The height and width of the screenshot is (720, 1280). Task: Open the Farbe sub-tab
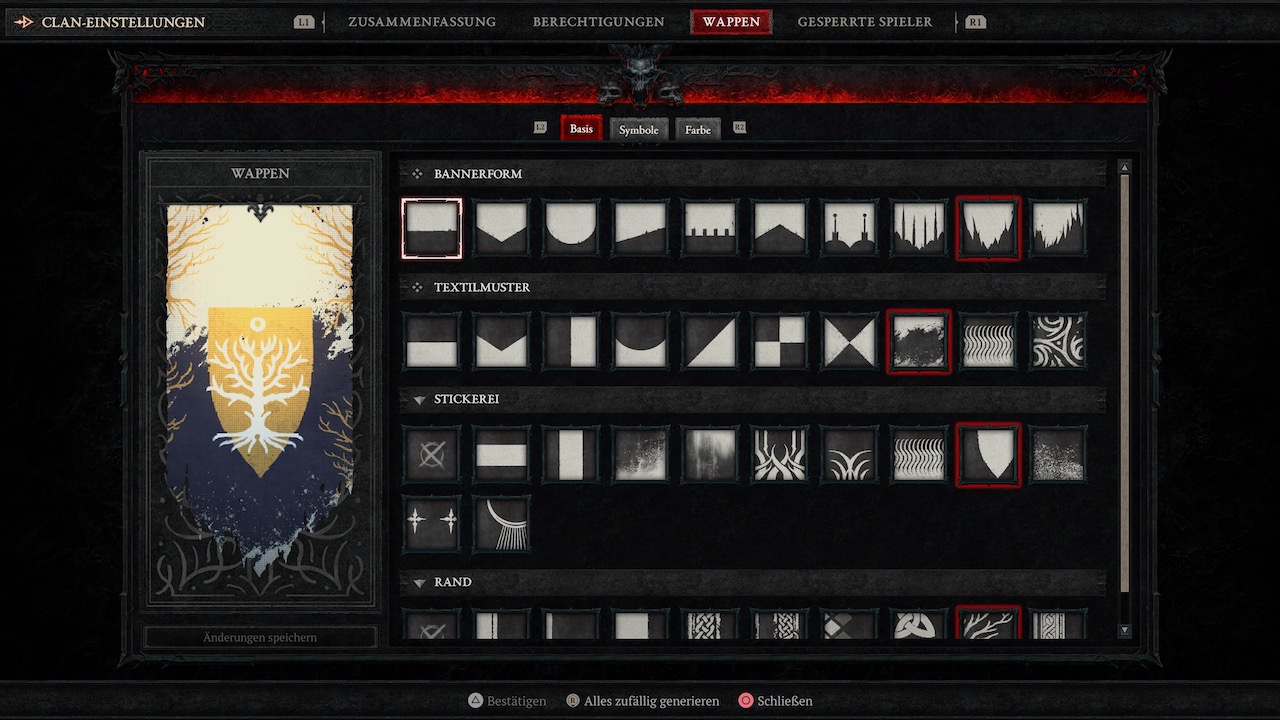click(698, 130)
